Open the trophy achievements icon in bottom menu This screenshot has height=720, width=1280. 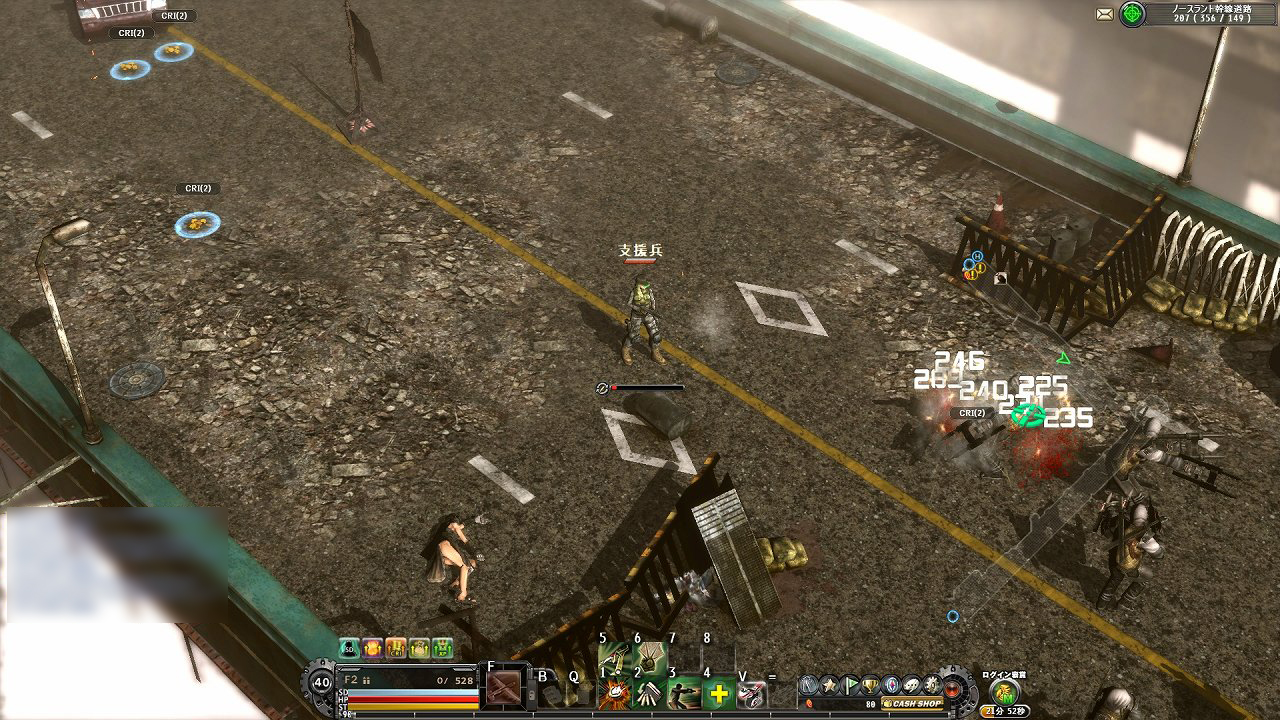point(869,685)
